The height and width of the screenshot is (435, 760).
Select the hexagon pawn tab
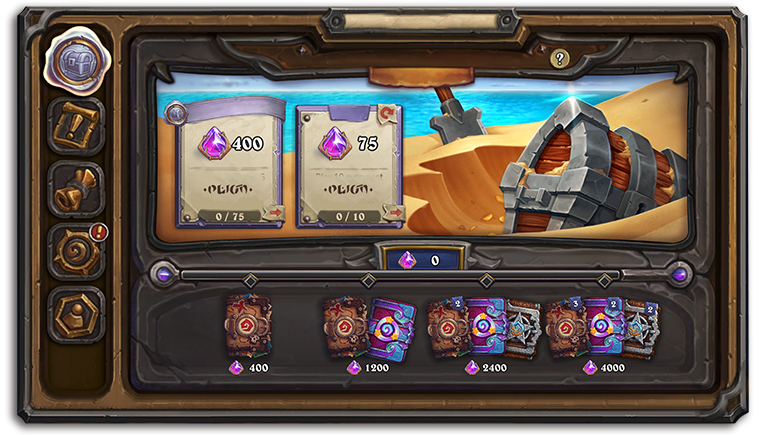(76, 314)
